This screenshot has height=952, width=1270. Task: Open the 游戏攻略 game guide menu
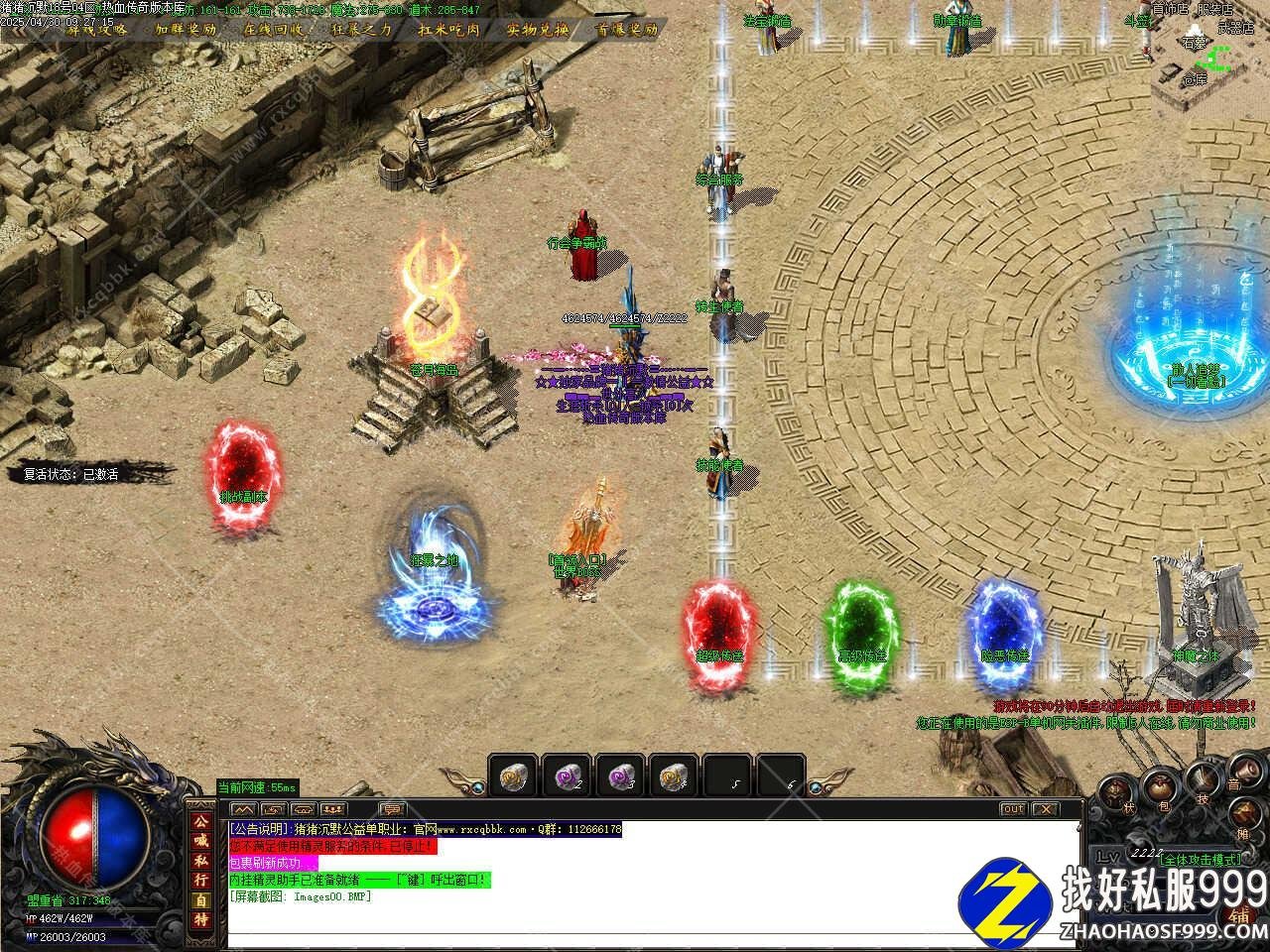97,29
